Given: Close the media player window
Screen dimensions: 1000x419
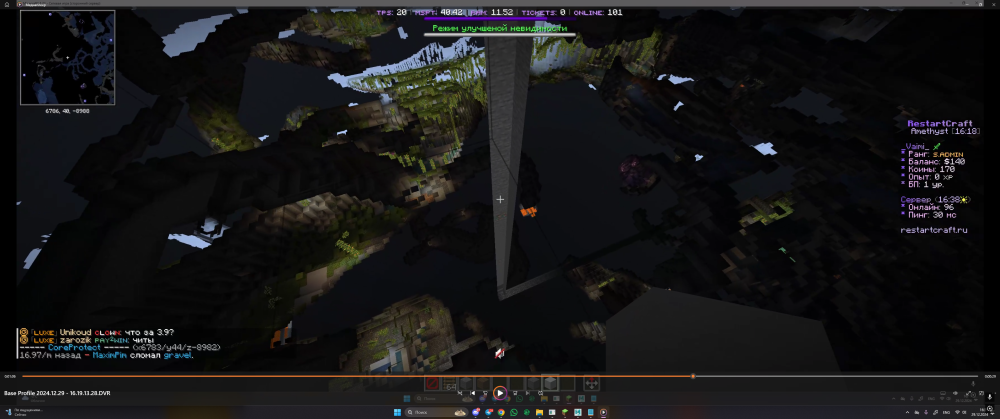Looking at the screenshot, I should click(992, 4).
